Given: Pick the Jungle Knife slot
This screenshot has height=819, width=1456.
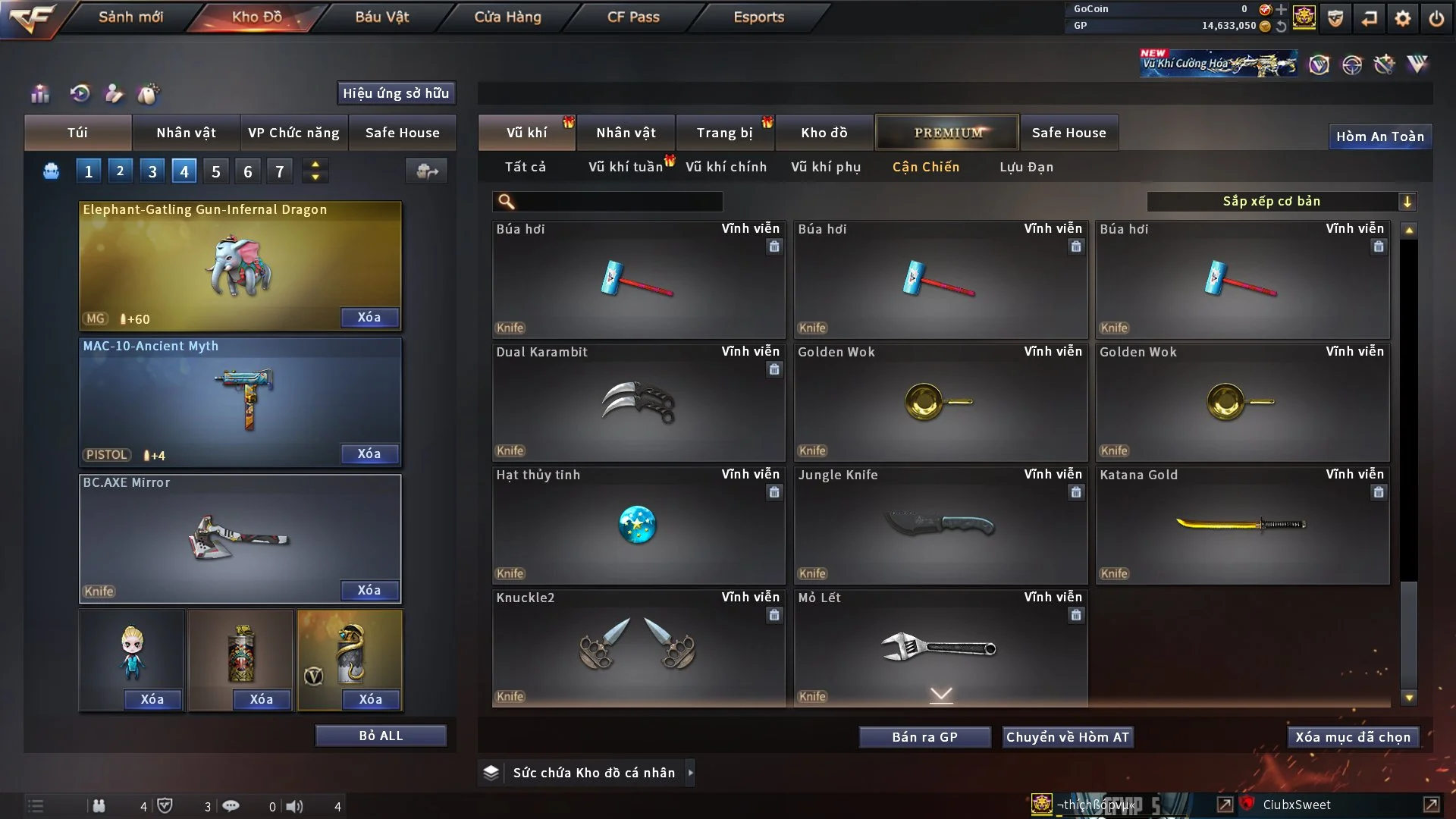Looking at the screenshot, I should coord(940,525).
